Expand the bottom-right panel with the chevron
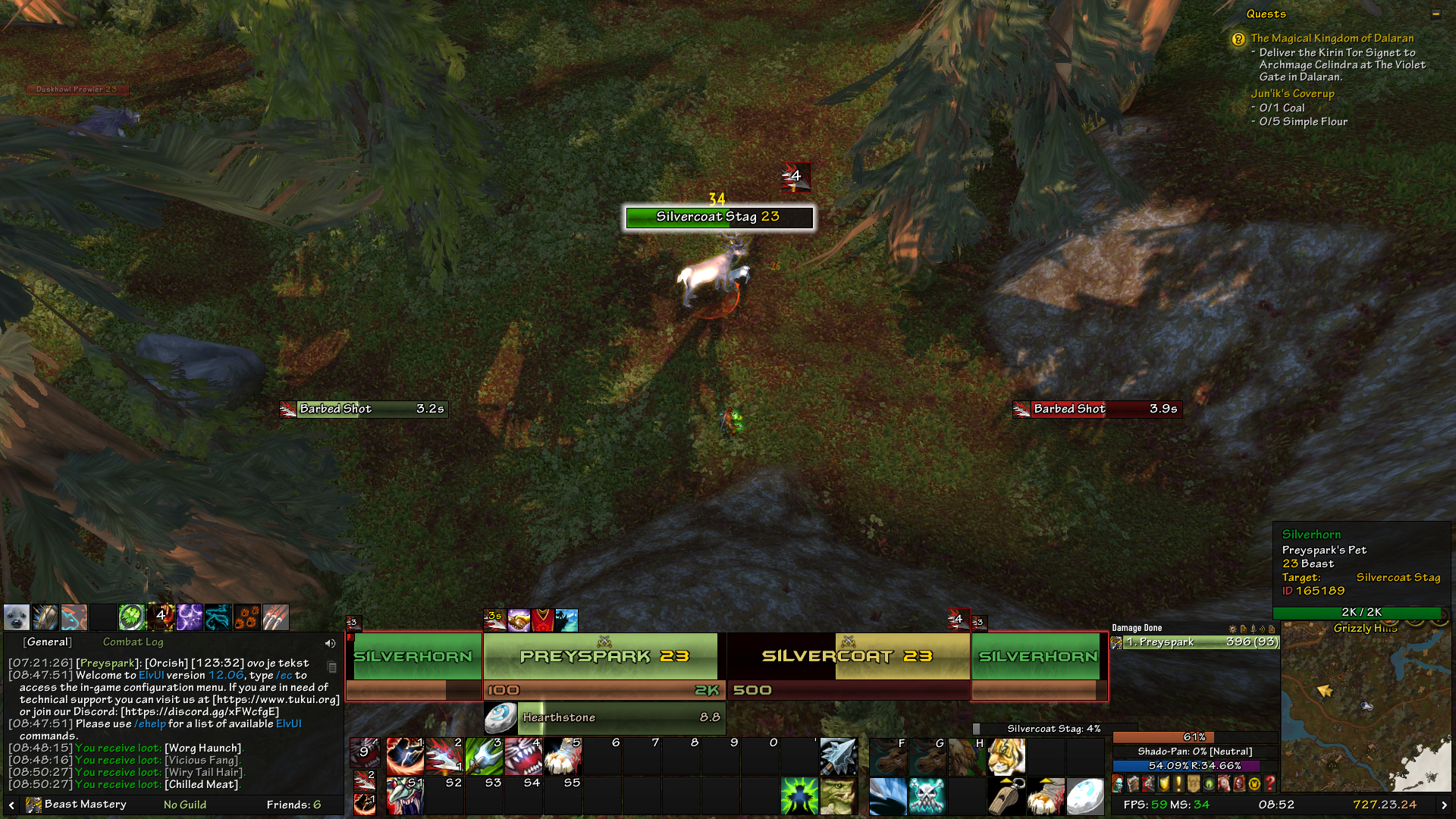The image size is (1456, 819). coord(1445,804)
